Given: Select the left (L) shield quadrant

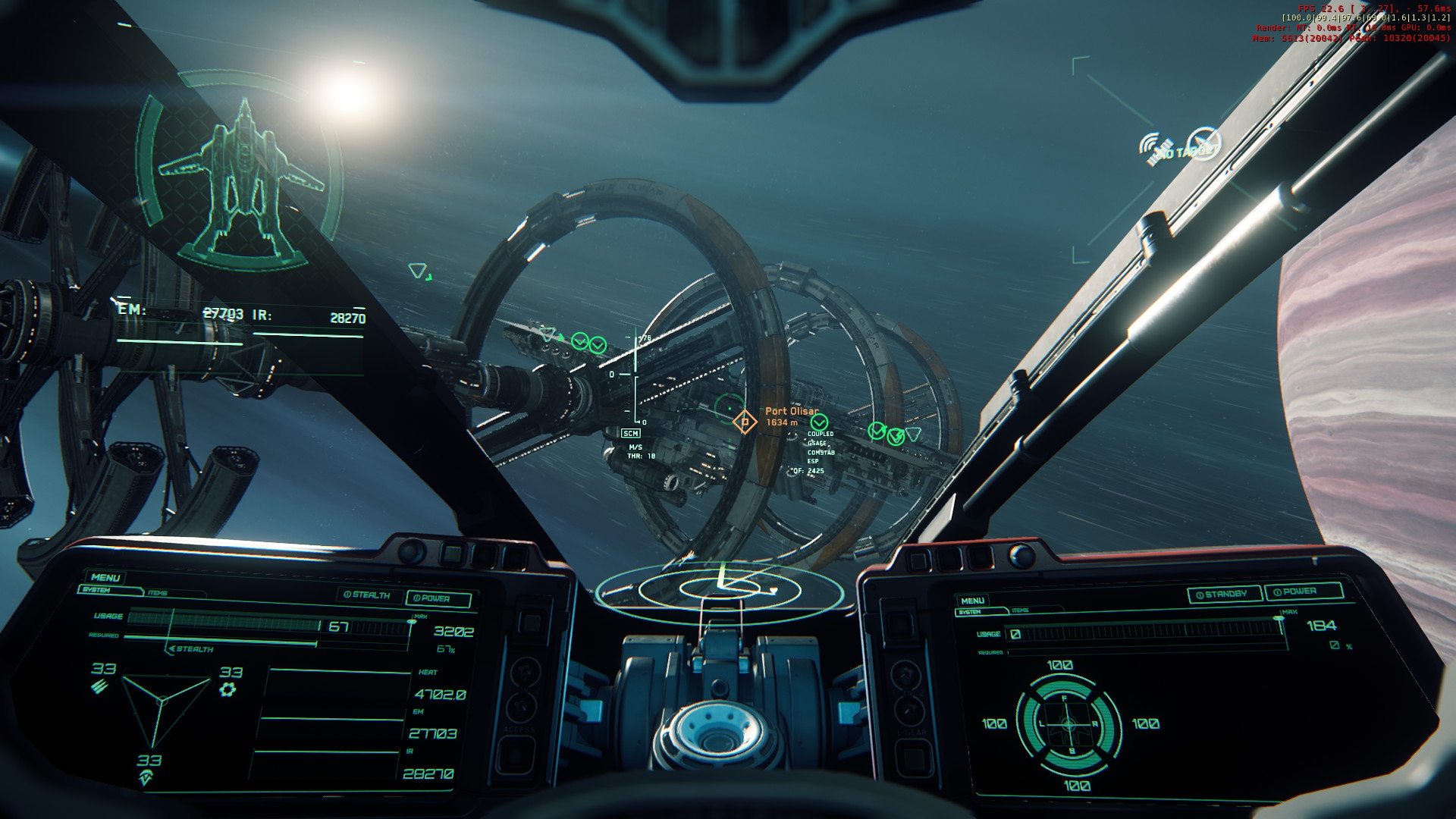Looking at the screenshot, I should pyautogui.click(x=1033, y=724).
